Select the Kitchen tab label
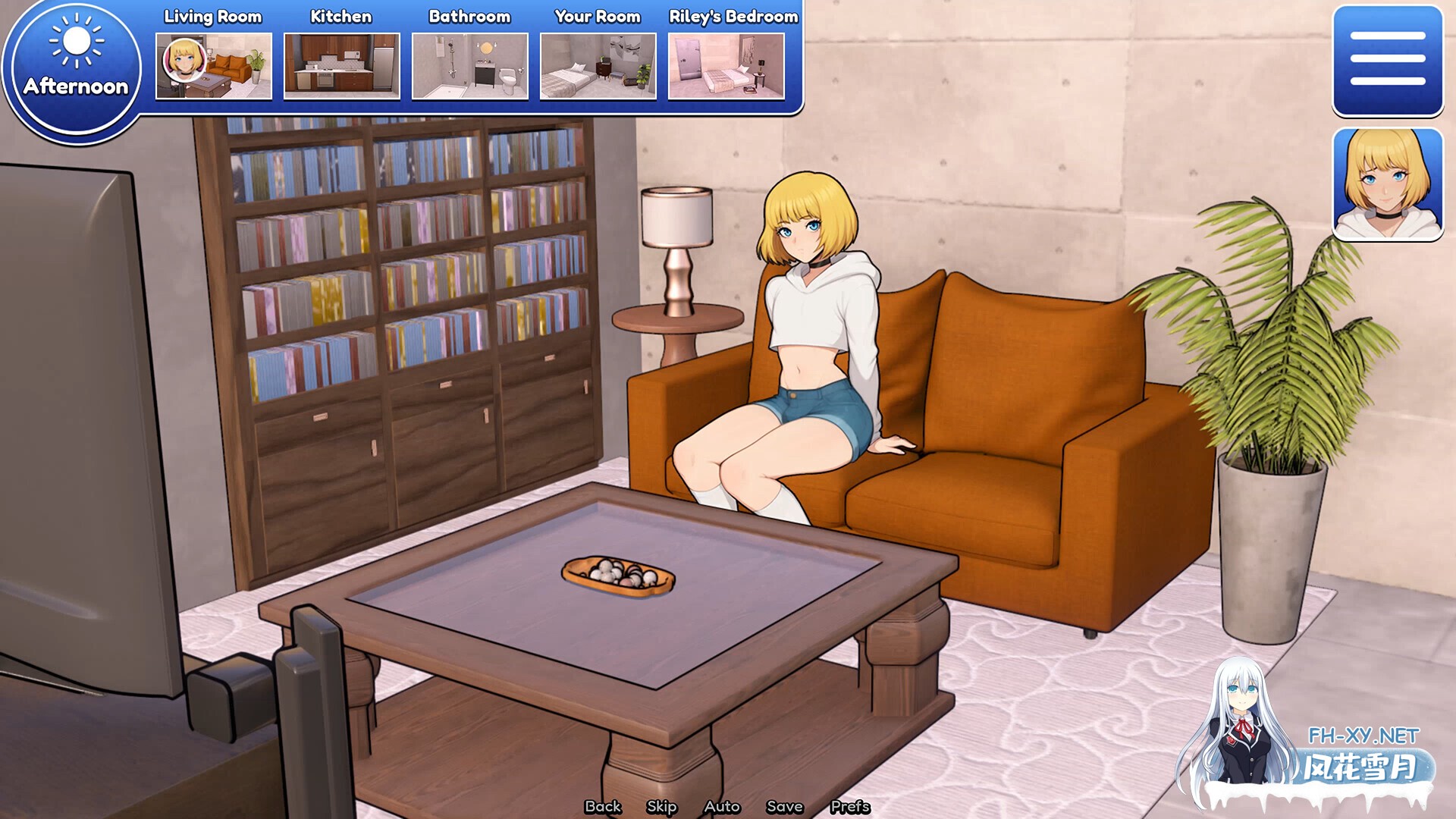Viewport: 1456px width, 819px height. pos(340,16)
